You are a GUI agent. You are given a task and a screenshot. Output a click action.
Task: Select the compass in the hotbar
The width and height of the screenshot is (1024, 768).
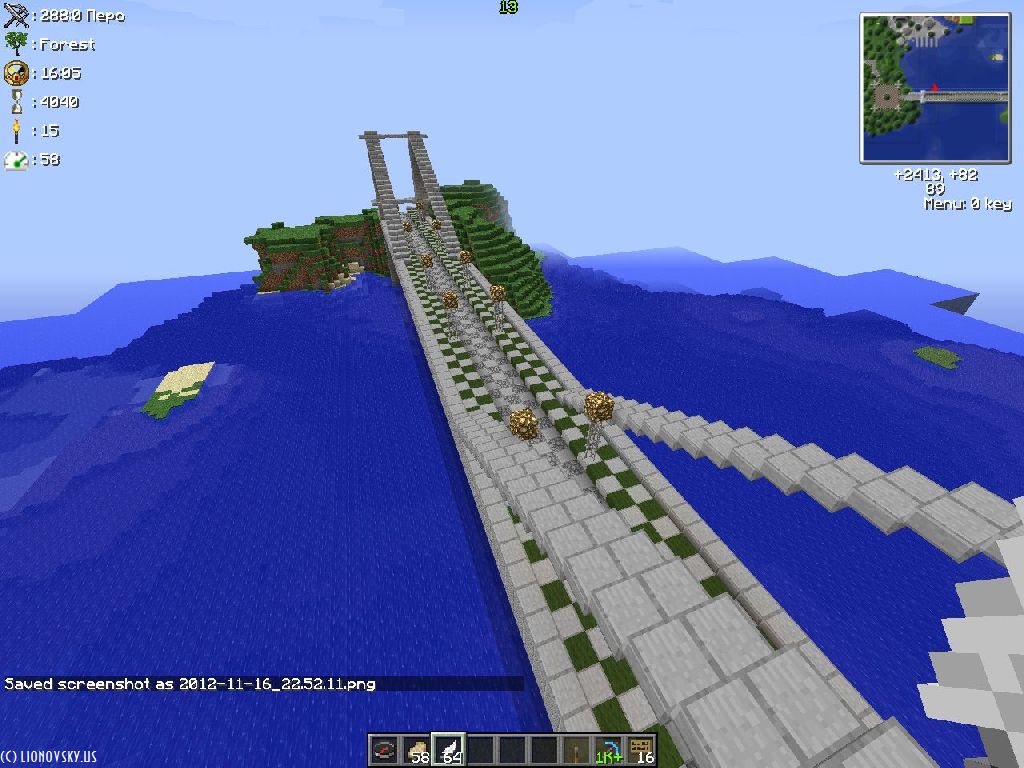384,750
